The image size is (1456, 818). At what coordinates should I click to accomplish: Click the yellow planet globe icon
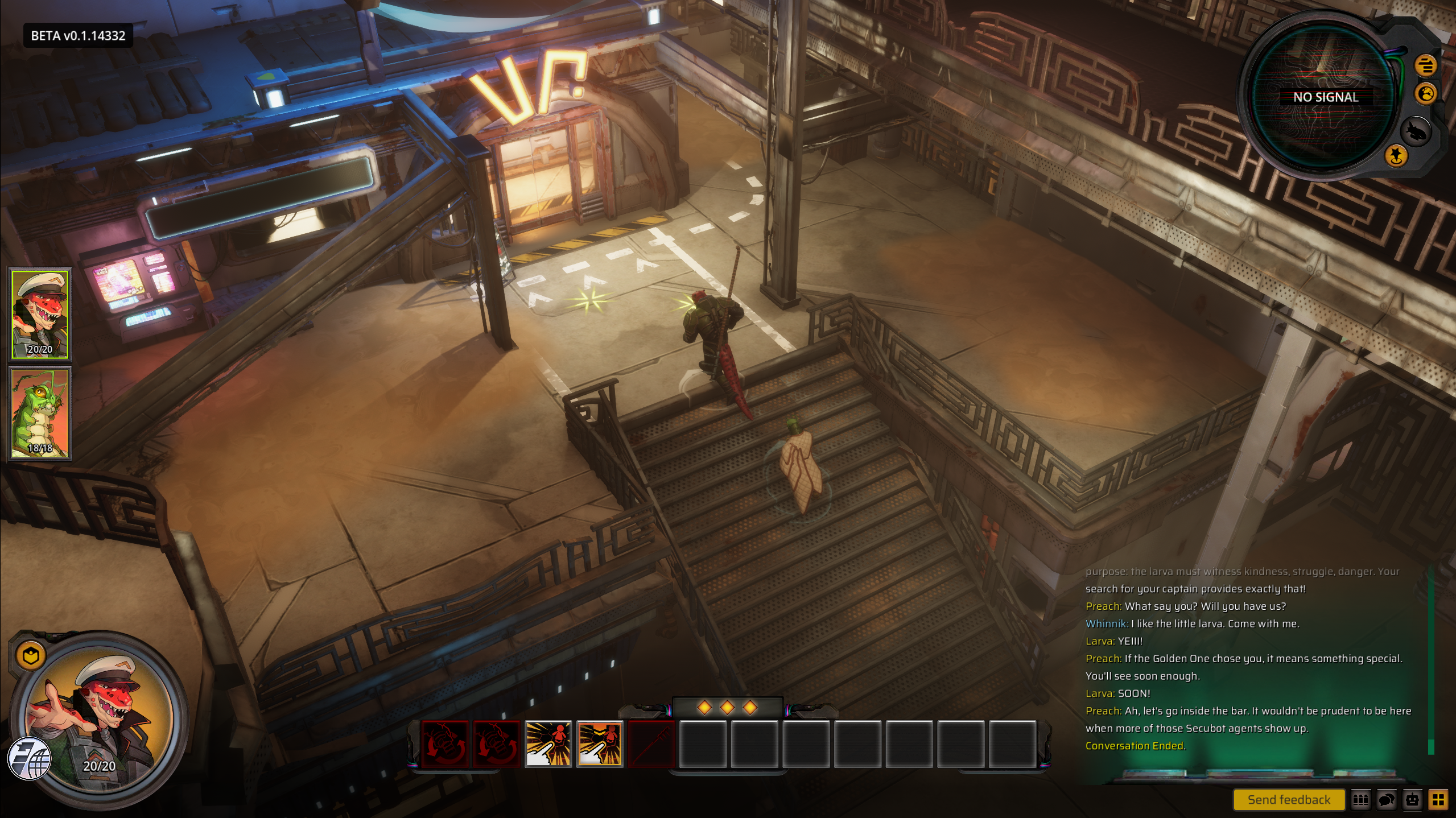(1426, 93)
